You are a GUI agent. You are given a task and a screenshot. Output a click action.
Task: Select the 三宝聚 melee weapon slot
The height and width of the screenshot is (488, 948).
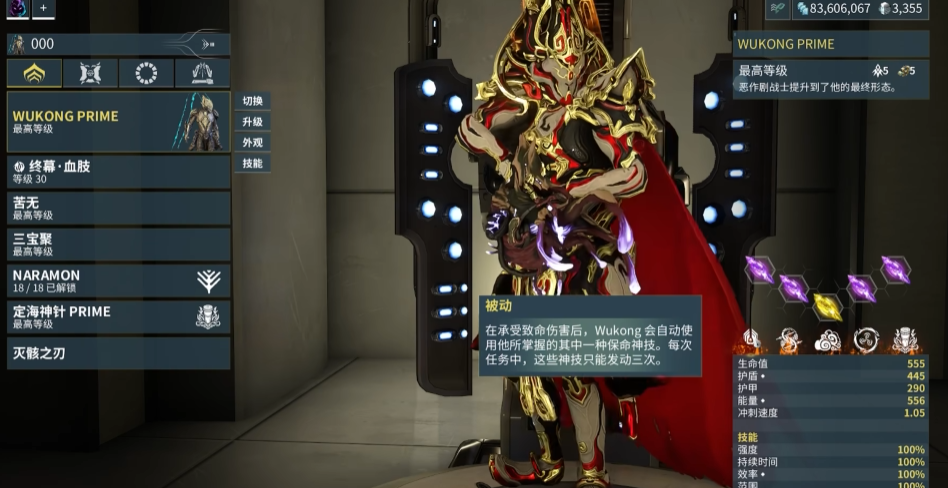[x=119, y=244]
